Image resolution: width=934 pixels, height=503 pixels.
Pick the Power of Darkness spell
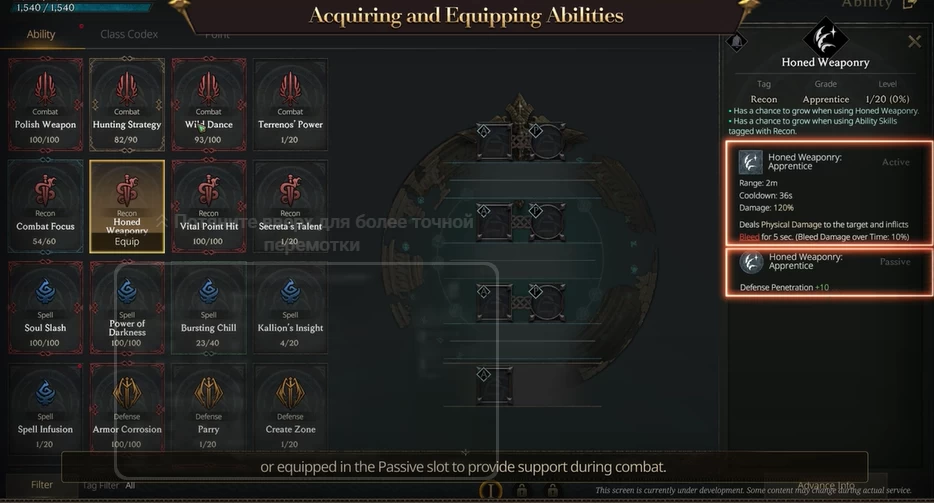(x=127, y=302)
